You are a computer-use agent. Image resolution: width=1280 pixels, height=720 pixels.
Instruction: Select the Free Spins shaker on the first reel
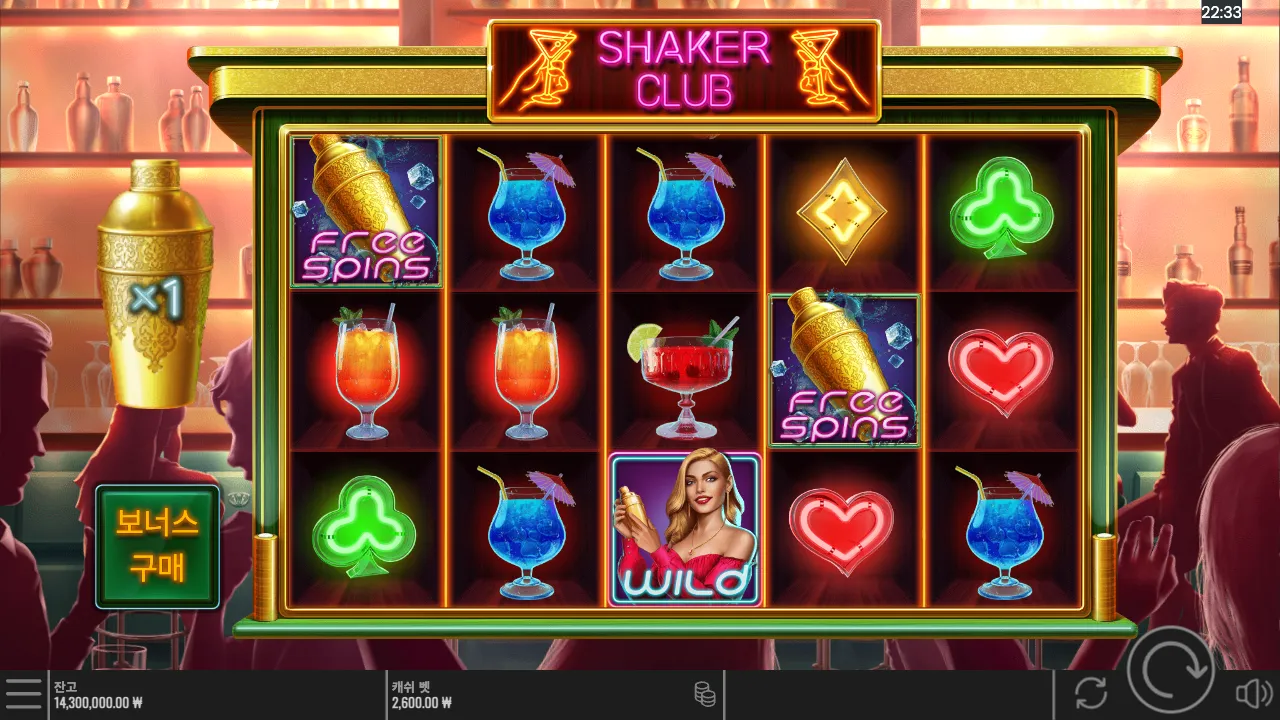pos(366,212)
